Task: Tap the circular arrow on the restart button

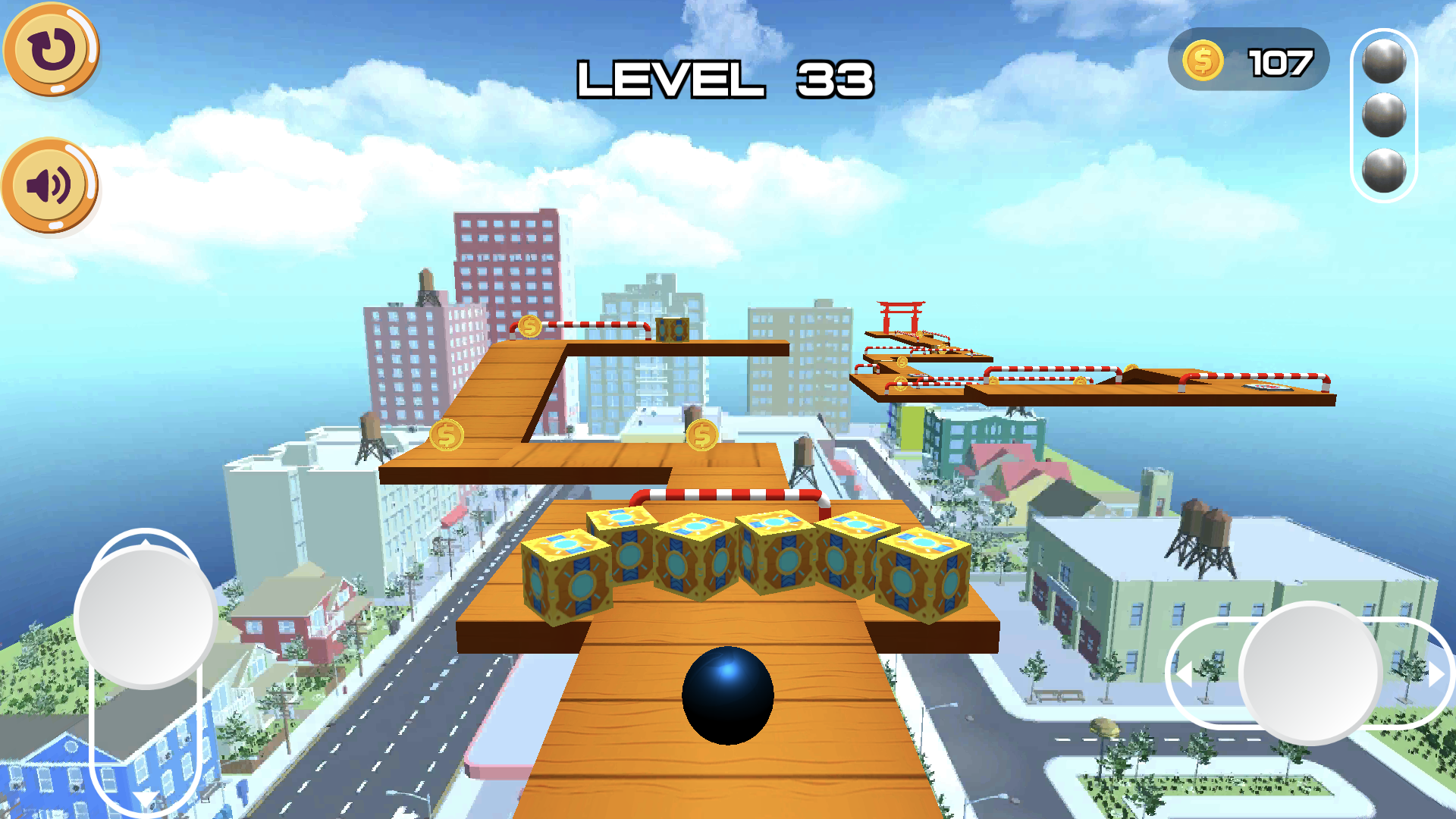Action: tap(50, 49)
